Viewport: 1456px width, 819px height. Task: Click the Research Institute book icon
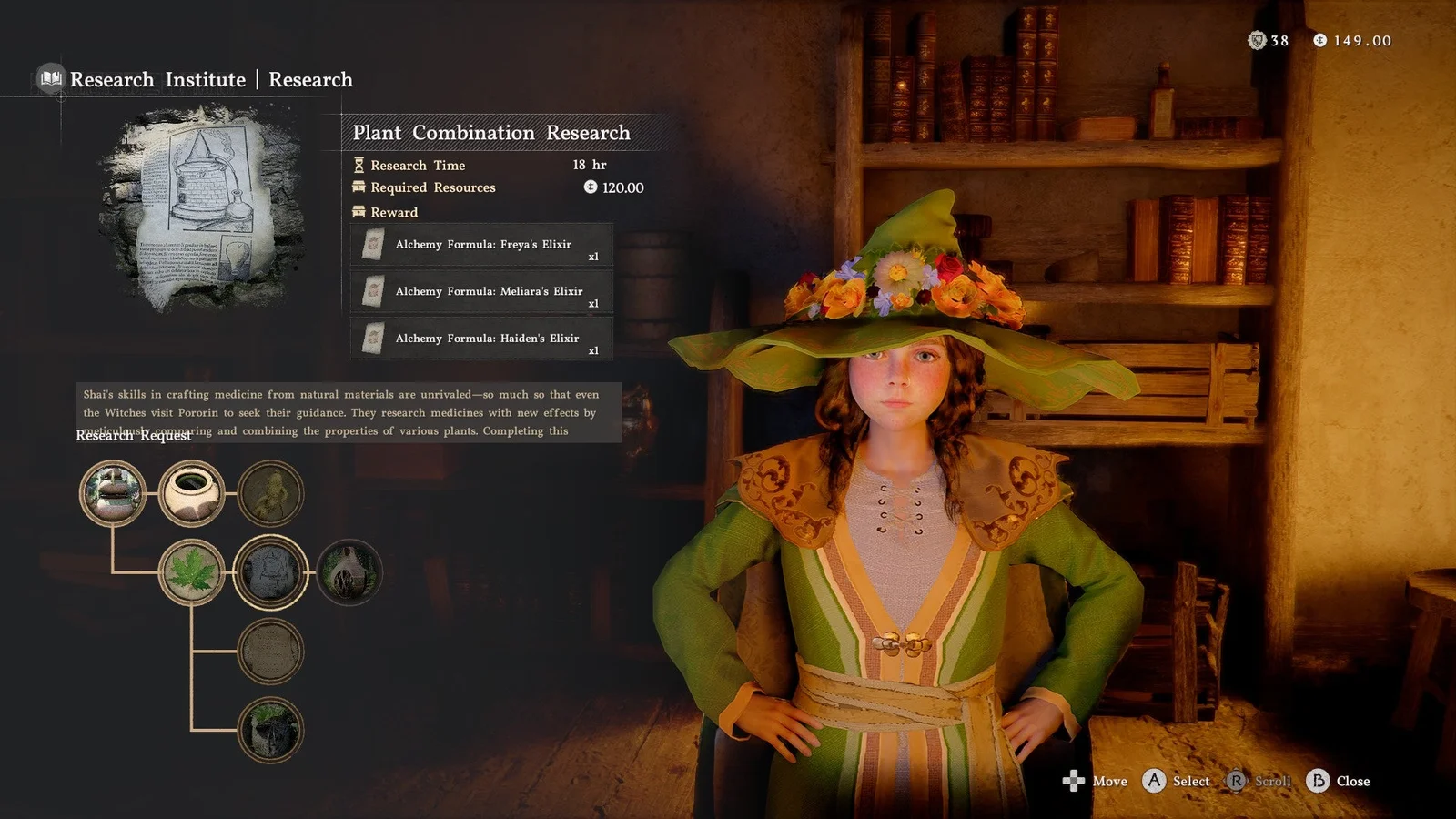[x=51, y=79]
